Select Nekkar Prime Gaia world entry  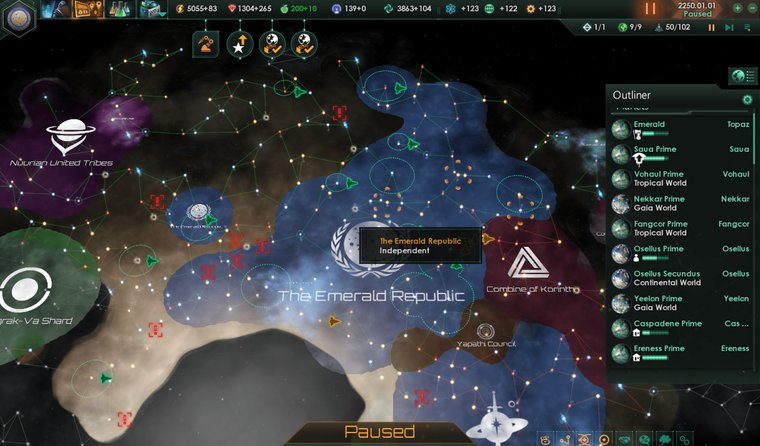coord(680,204)
